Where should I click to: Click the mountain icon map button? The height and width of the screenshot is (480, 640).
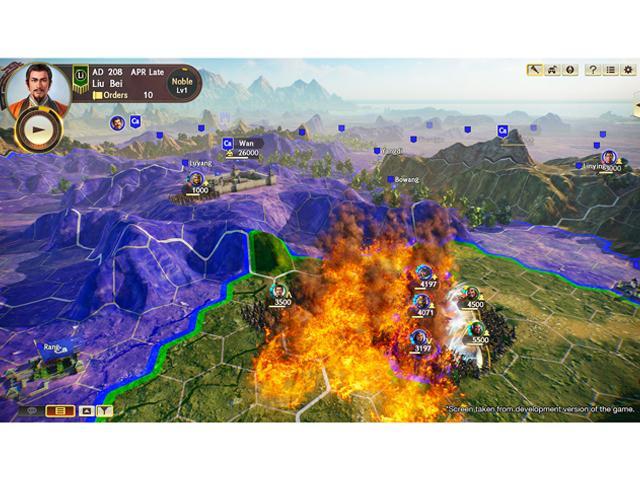coord(86,410)
